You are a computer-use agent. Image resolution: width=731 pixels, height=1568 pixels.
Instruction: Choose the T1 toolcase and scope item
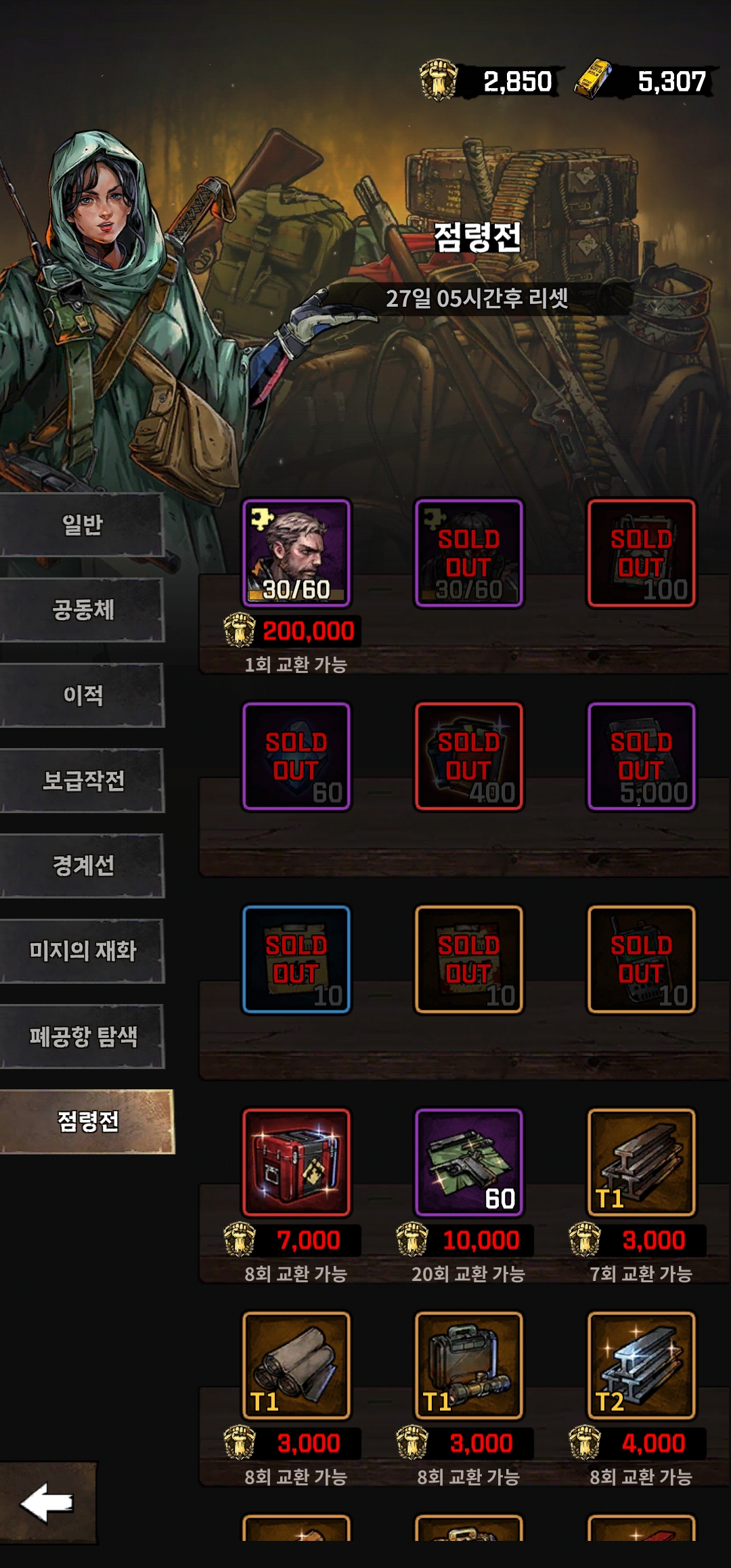point(469,1366)
